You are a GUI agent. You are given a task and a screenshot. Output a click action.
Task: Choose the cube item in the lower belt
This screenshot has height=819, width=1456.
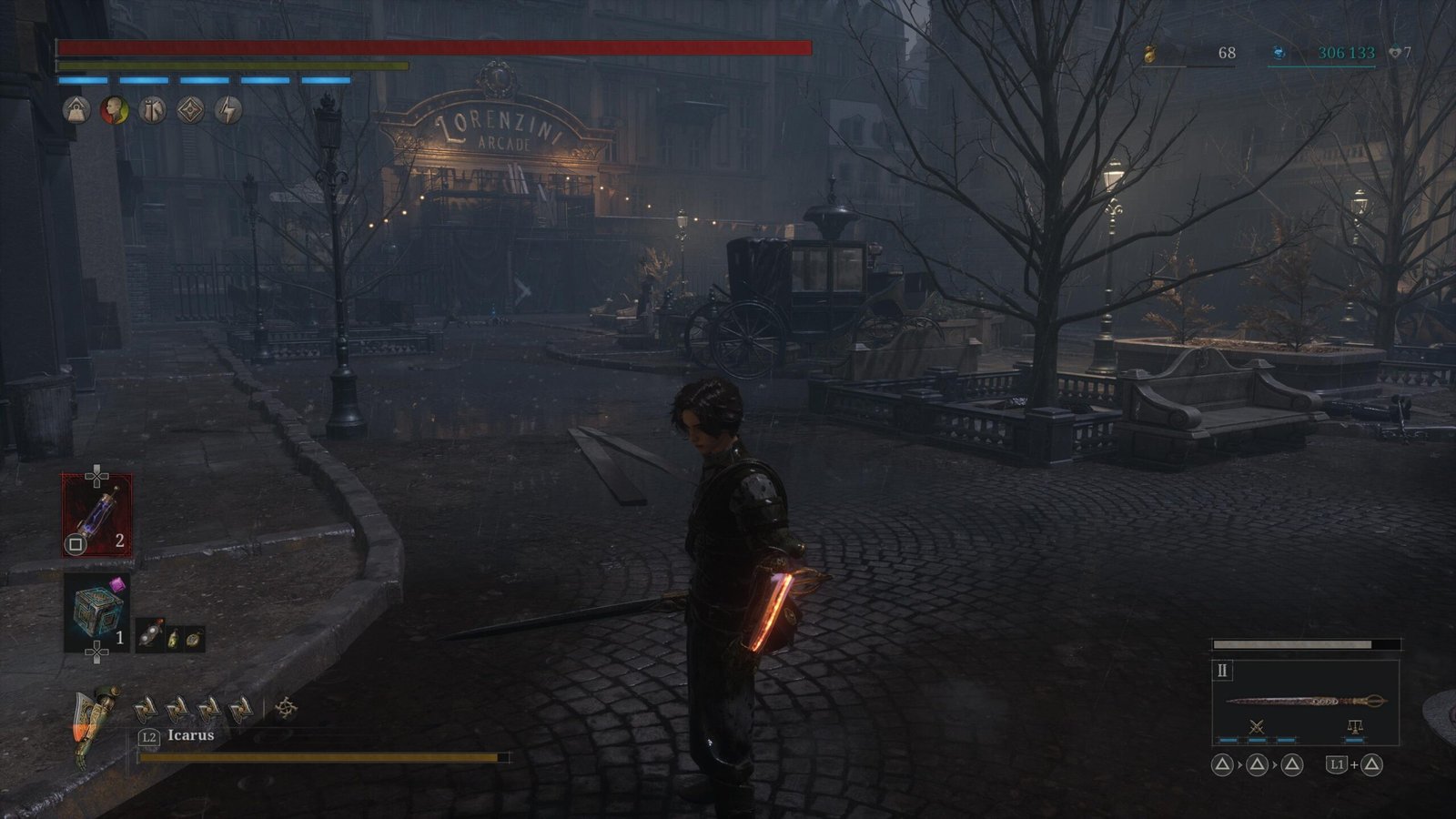(x=96, y=612)
